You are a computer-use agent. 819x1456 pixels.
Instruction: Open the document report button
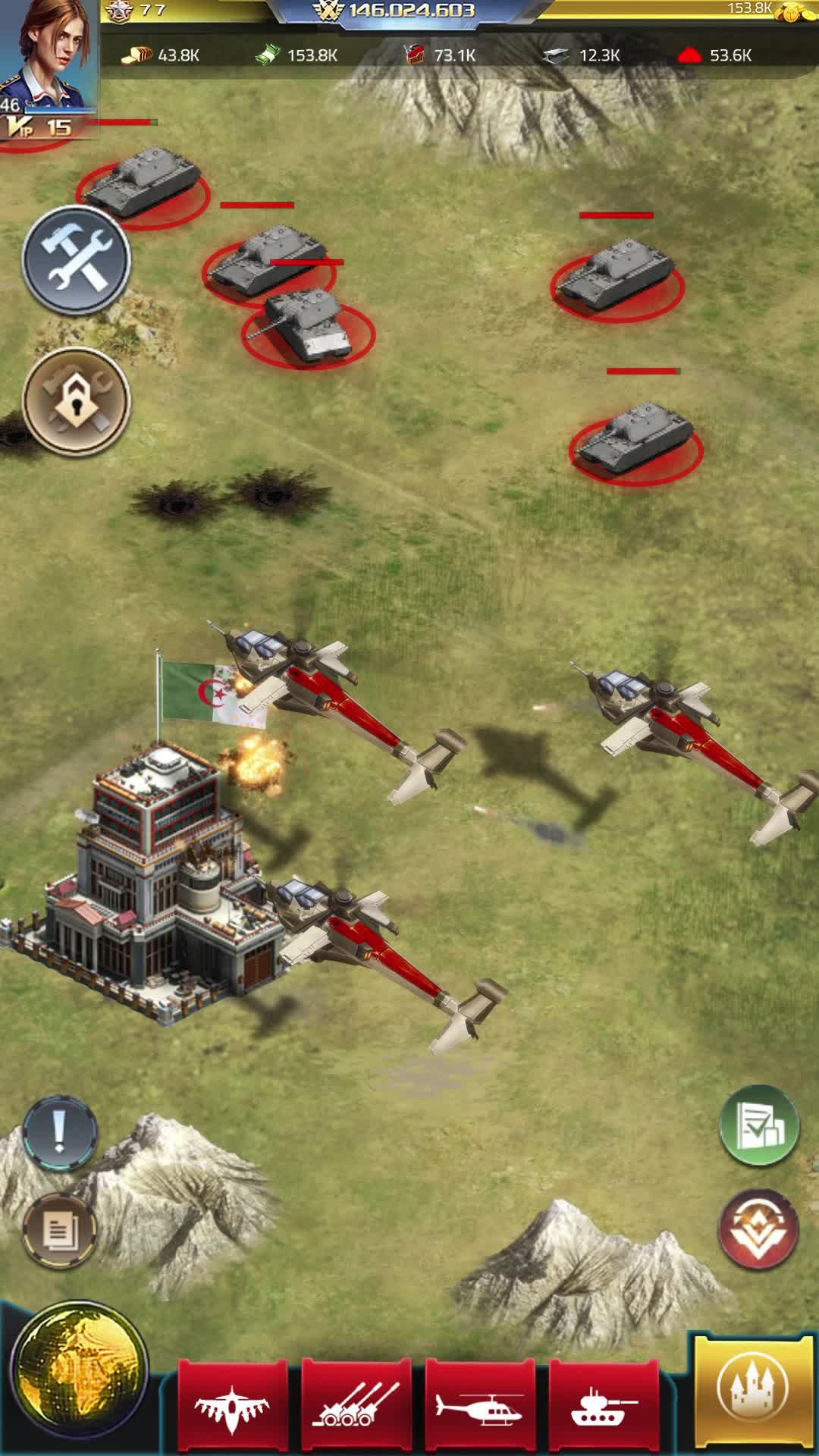59,1230
